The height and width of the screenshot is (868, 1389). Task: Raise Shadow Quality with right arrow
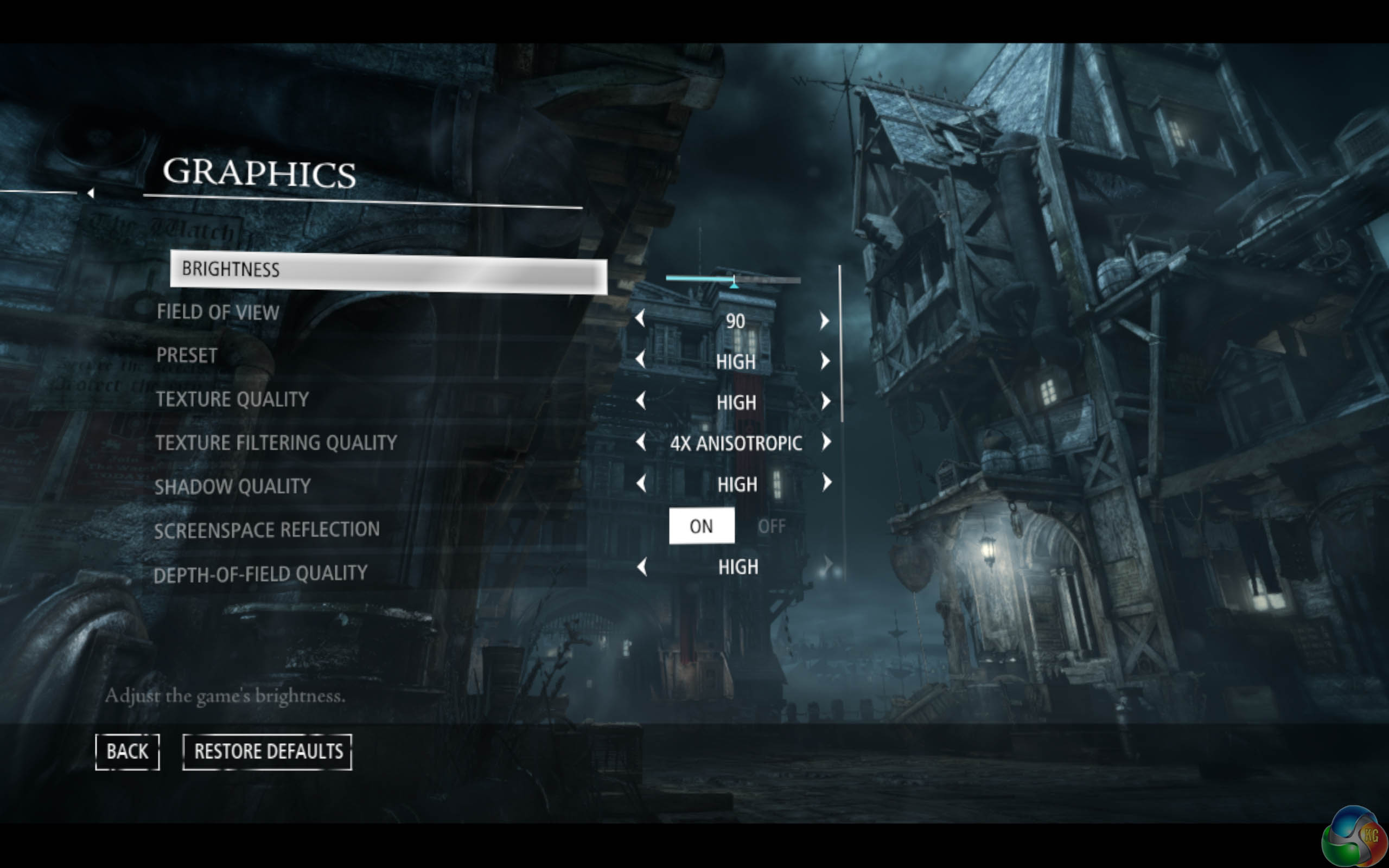point(826,483)
